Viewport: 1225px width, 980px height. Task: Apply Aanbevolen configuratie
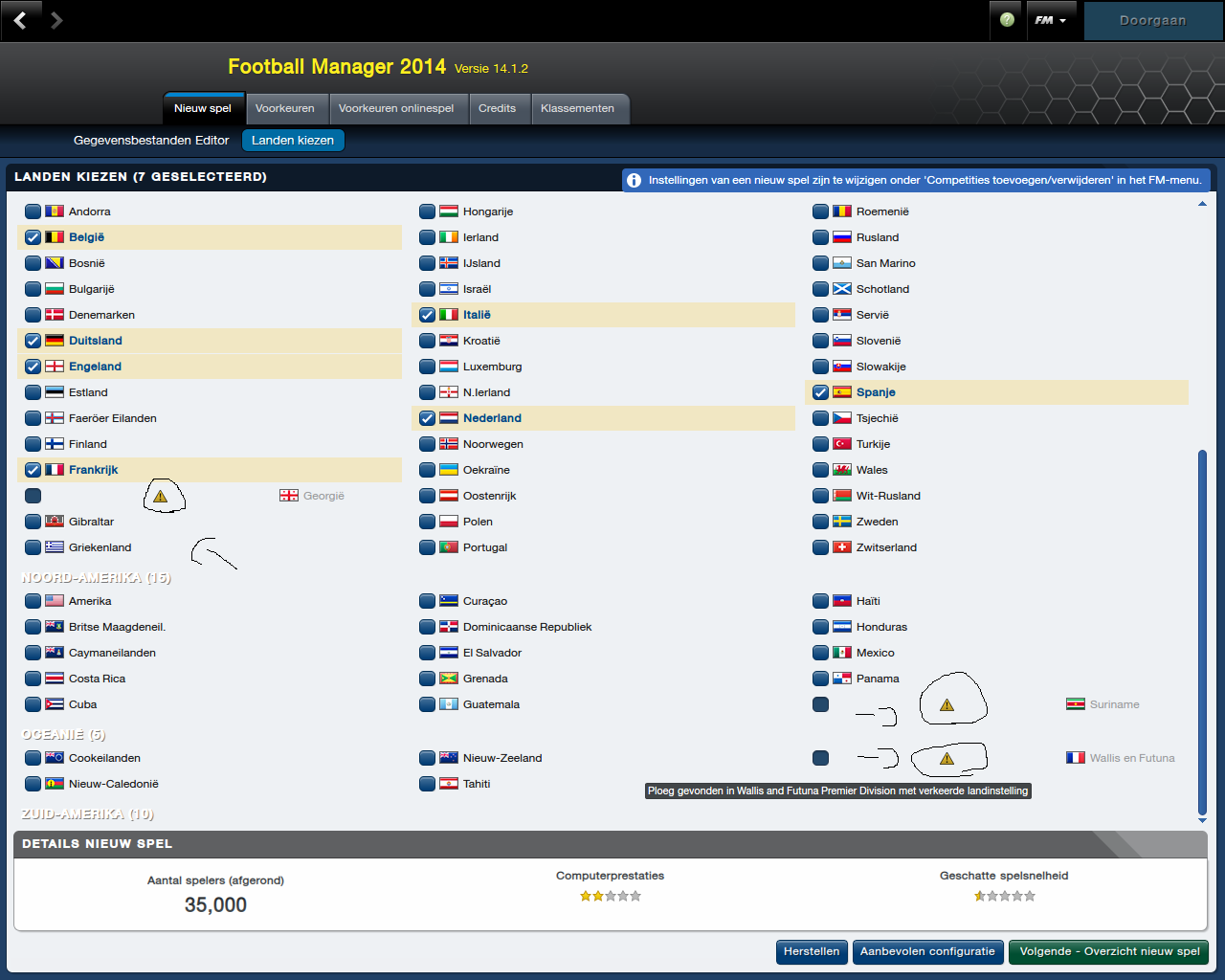[927, 951]
